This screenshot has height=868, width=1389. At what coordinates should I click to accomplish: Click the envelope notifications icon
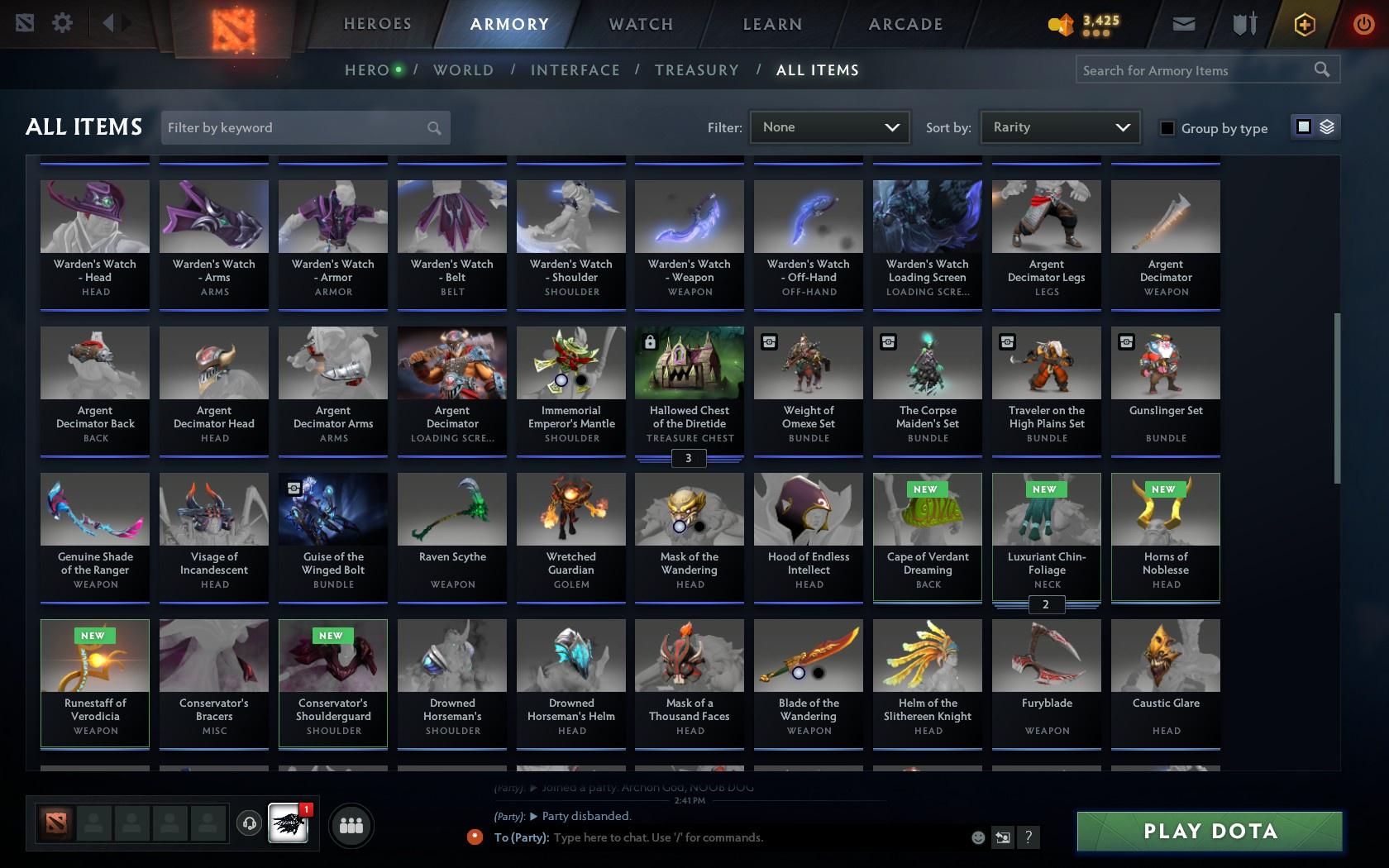point(1182,24)
